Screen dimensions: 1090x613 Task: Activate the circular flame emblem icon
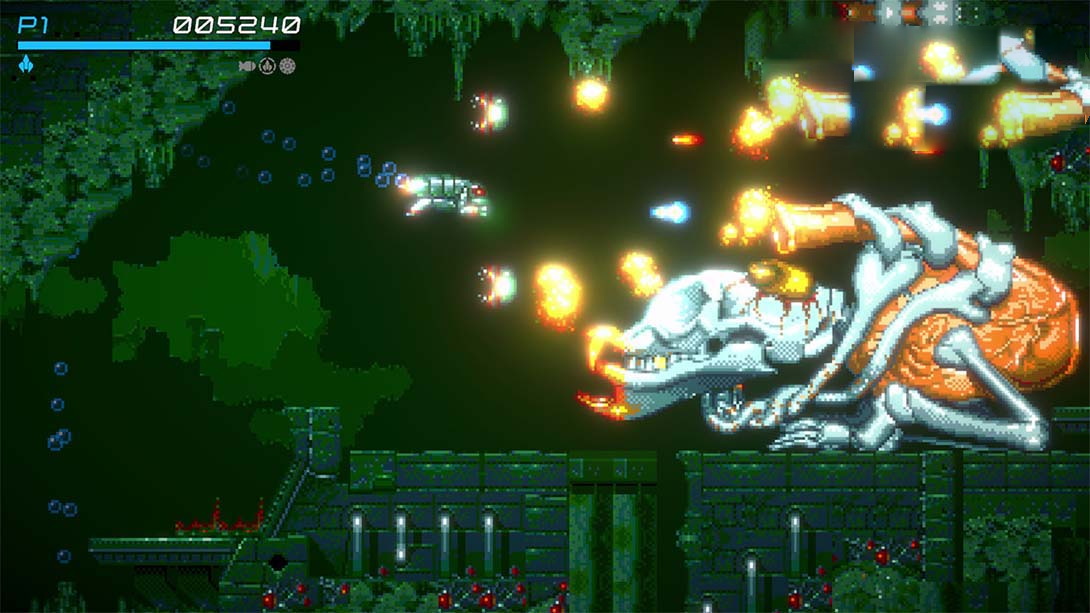267,66
